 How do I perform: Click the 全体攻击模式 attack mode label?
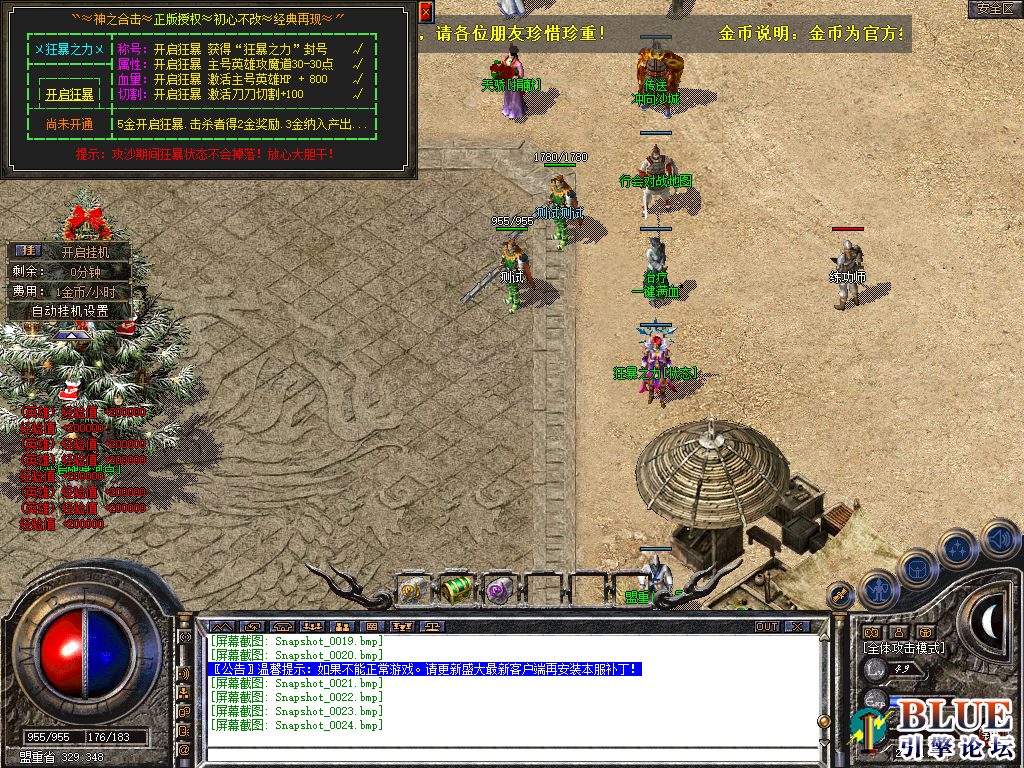pos(903,648)
